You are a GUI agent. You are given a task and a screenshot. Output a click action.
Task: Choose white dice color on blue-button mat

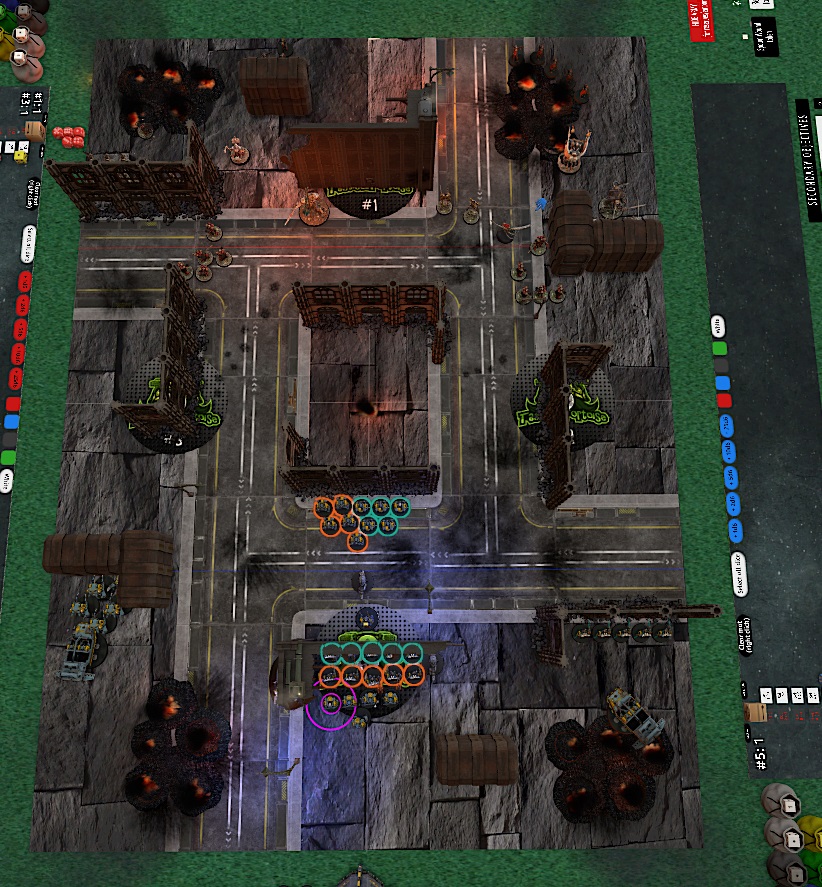[717, 326]
